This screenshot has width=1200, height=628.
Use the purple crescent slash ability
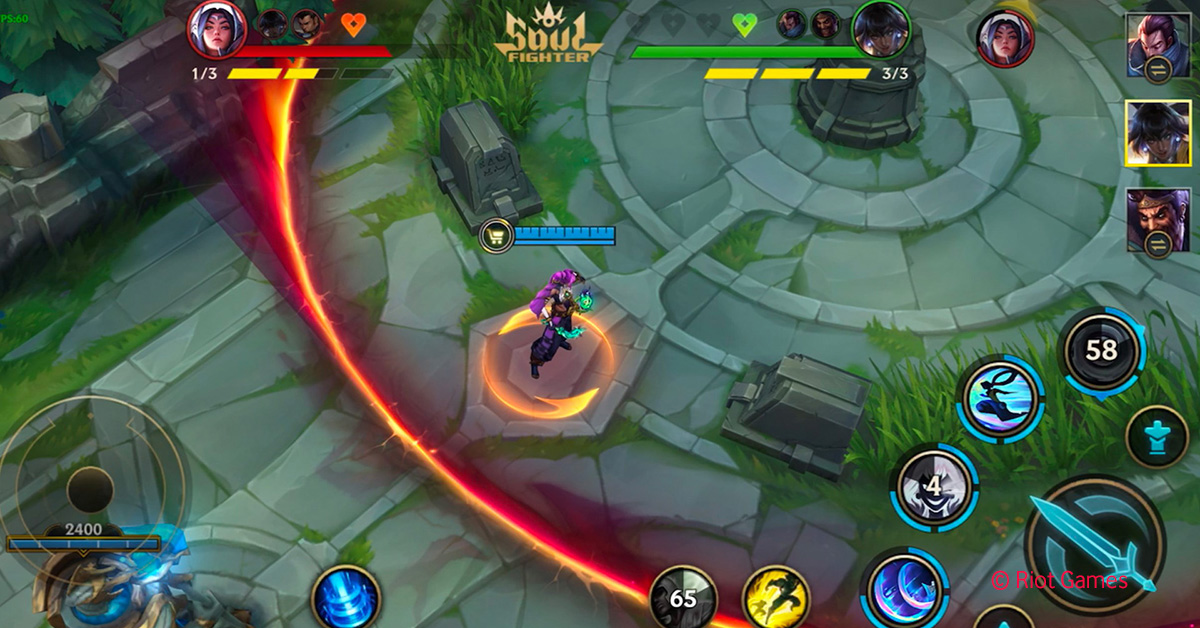click(904, 592)
